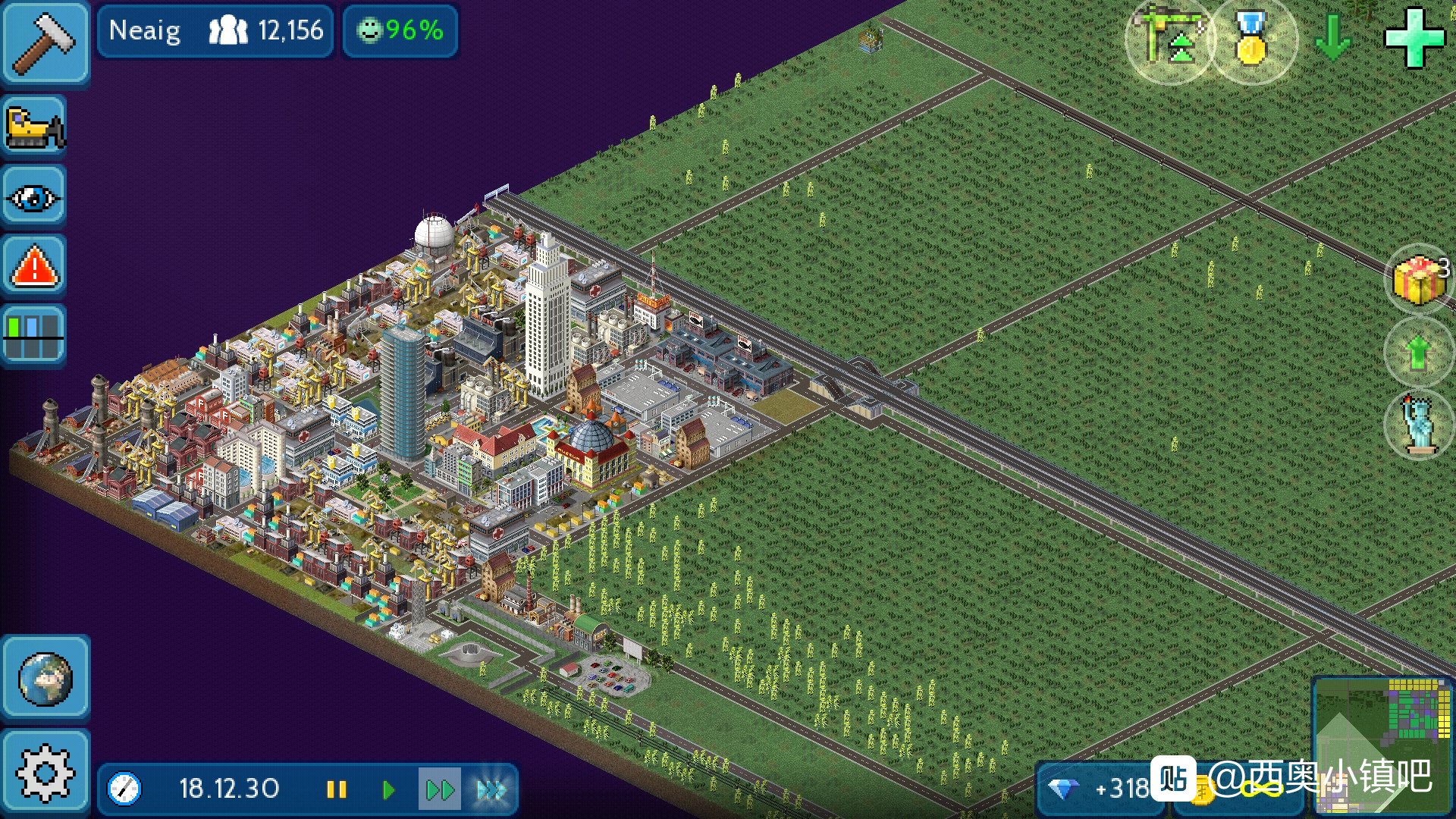
Task: Show the red warning alerts
Action: pyautogui.click(x=34, y=267)
